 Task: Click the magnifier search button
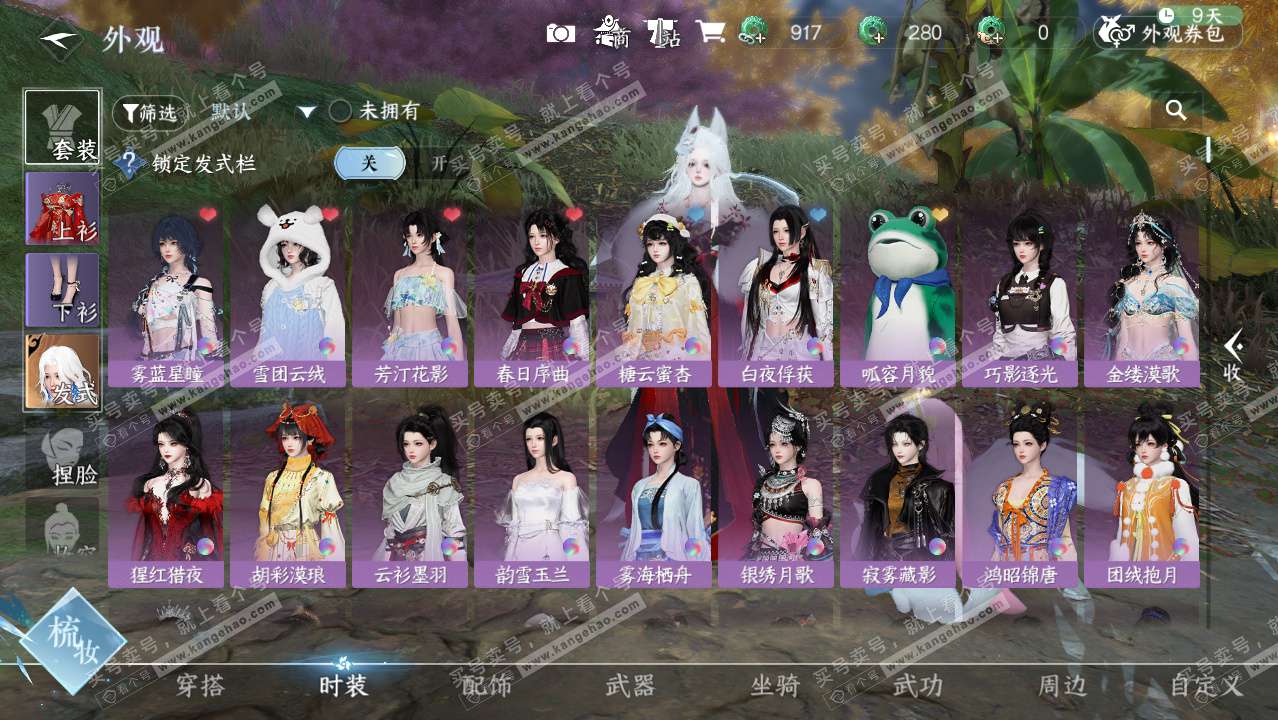1176,111
